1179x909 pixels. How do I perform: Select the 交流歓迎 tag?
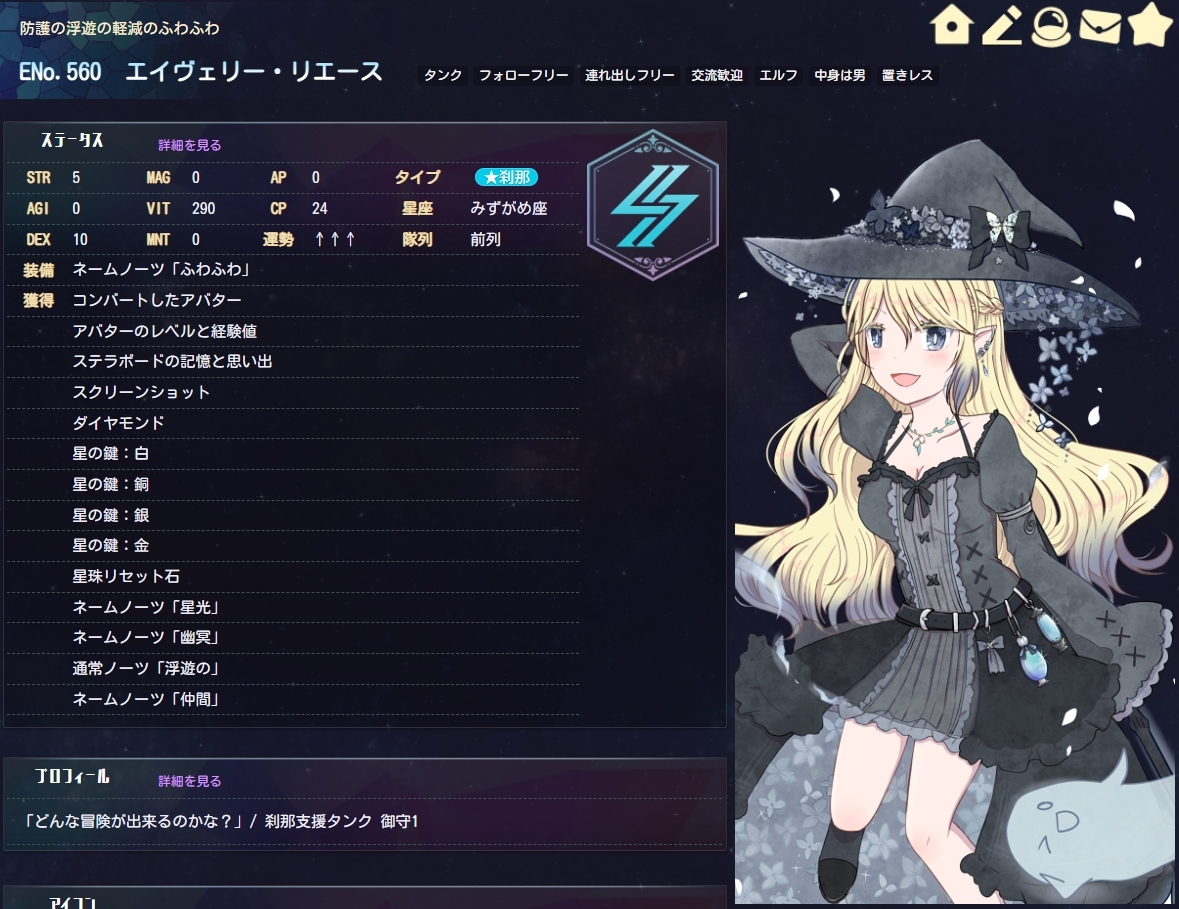717,75
